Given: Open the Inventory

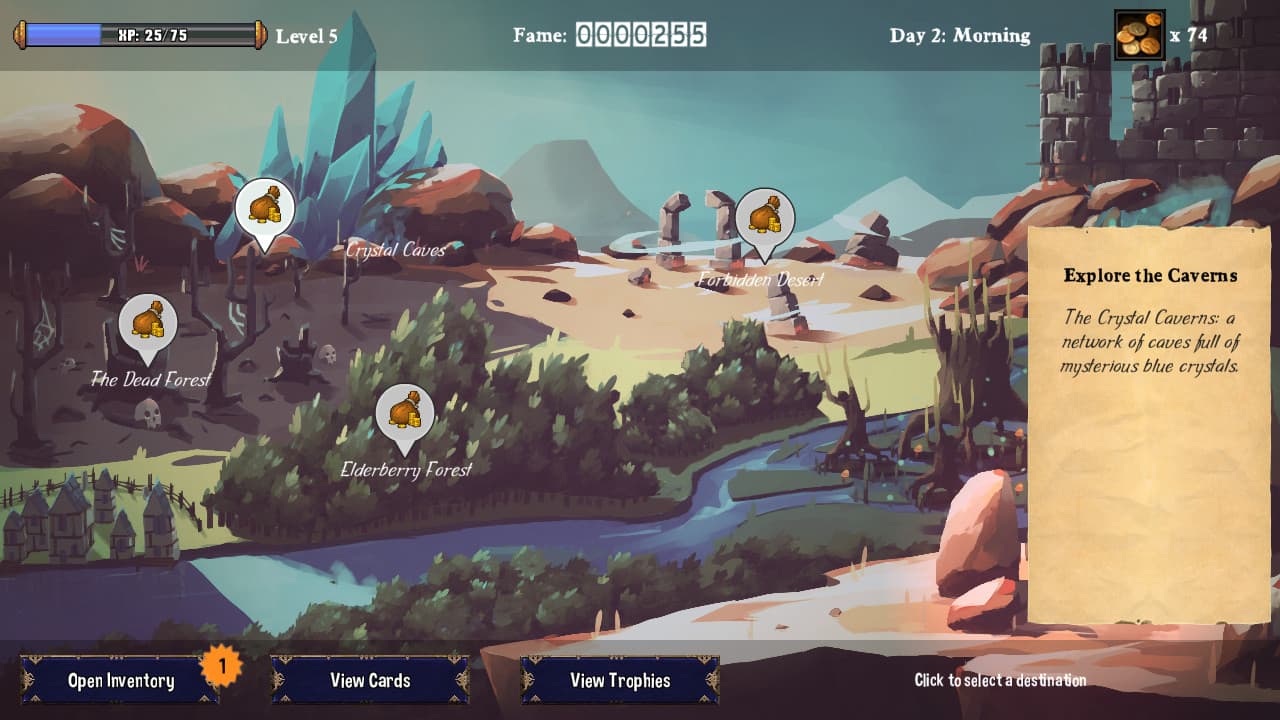Looking at the screenshot, I should point(122,680).
